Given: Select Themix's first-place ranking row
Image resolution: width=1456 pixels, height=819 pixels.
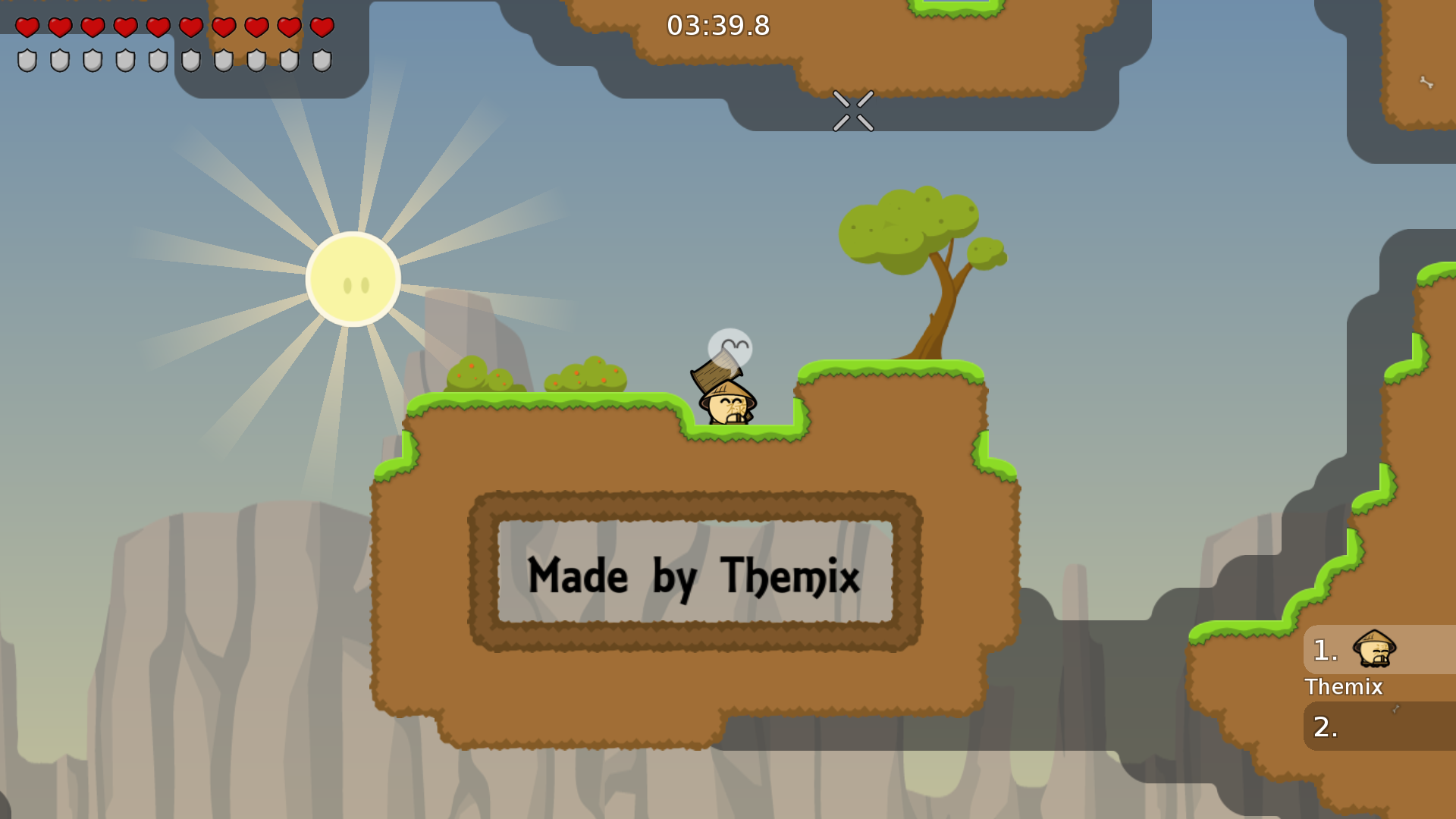Looking at the screenshot, I should (1379, 650).
